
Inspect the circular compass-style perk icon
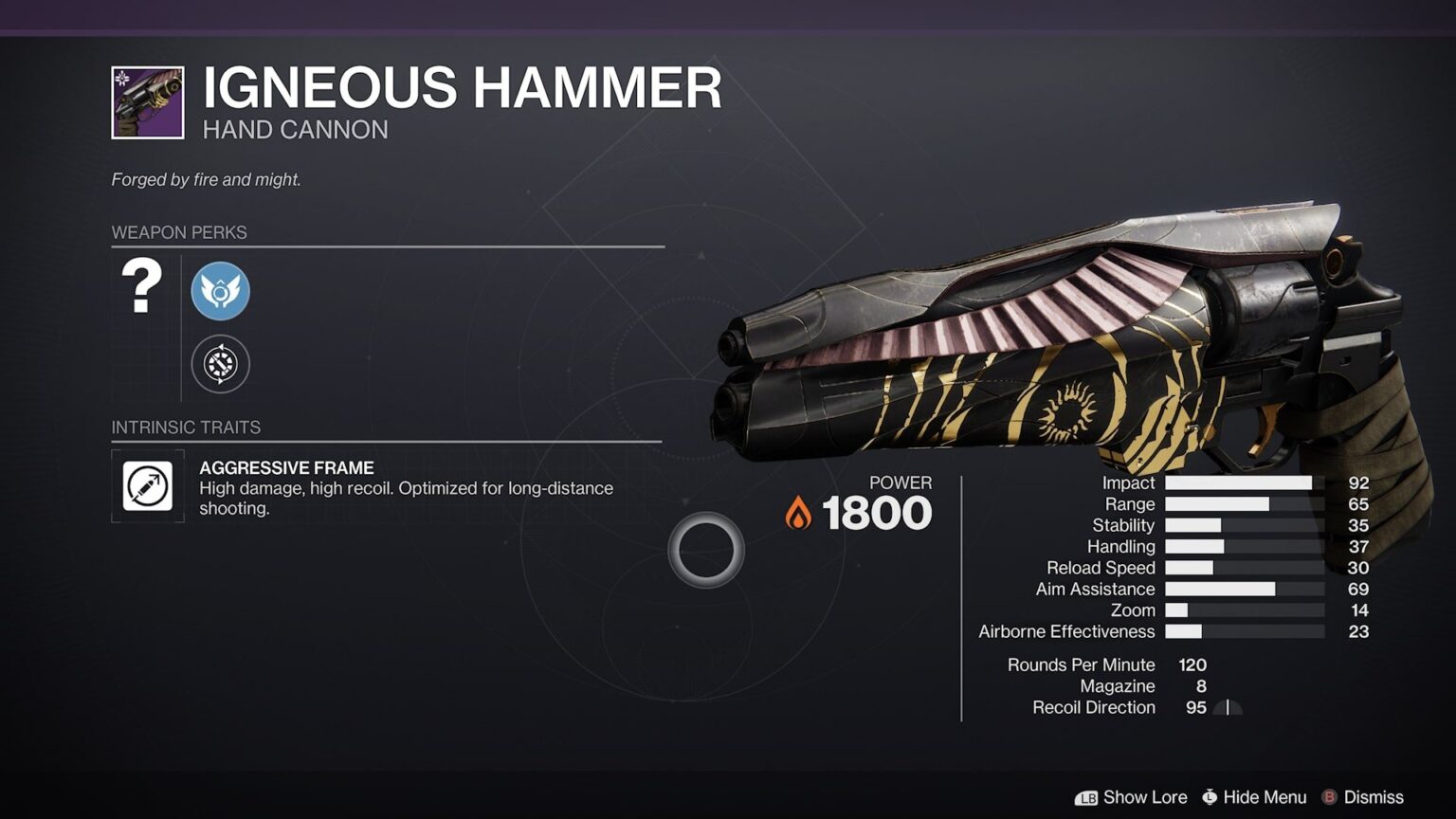(221, 364)
